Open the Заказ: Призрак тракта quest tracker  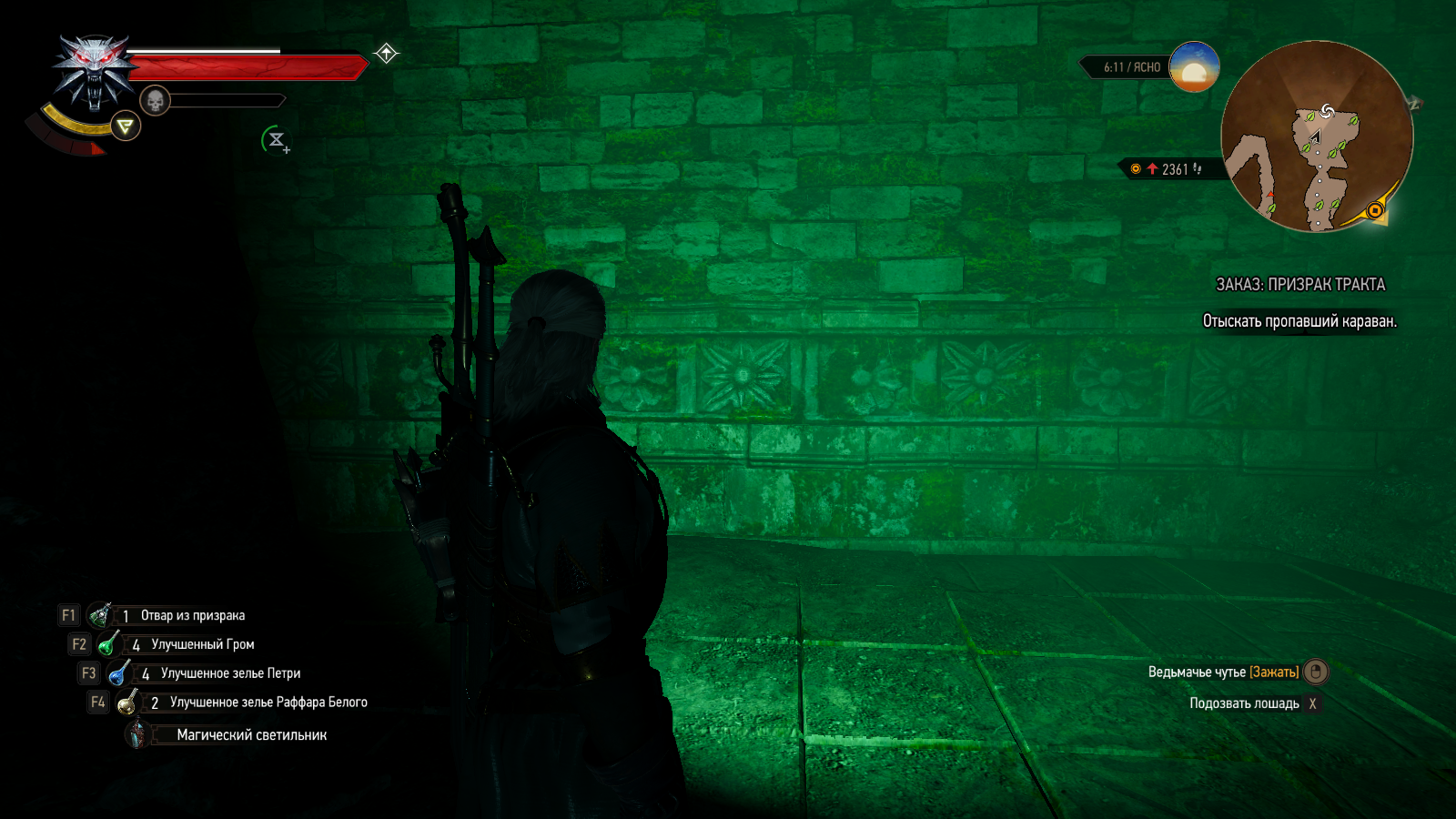coord(1300,285)
